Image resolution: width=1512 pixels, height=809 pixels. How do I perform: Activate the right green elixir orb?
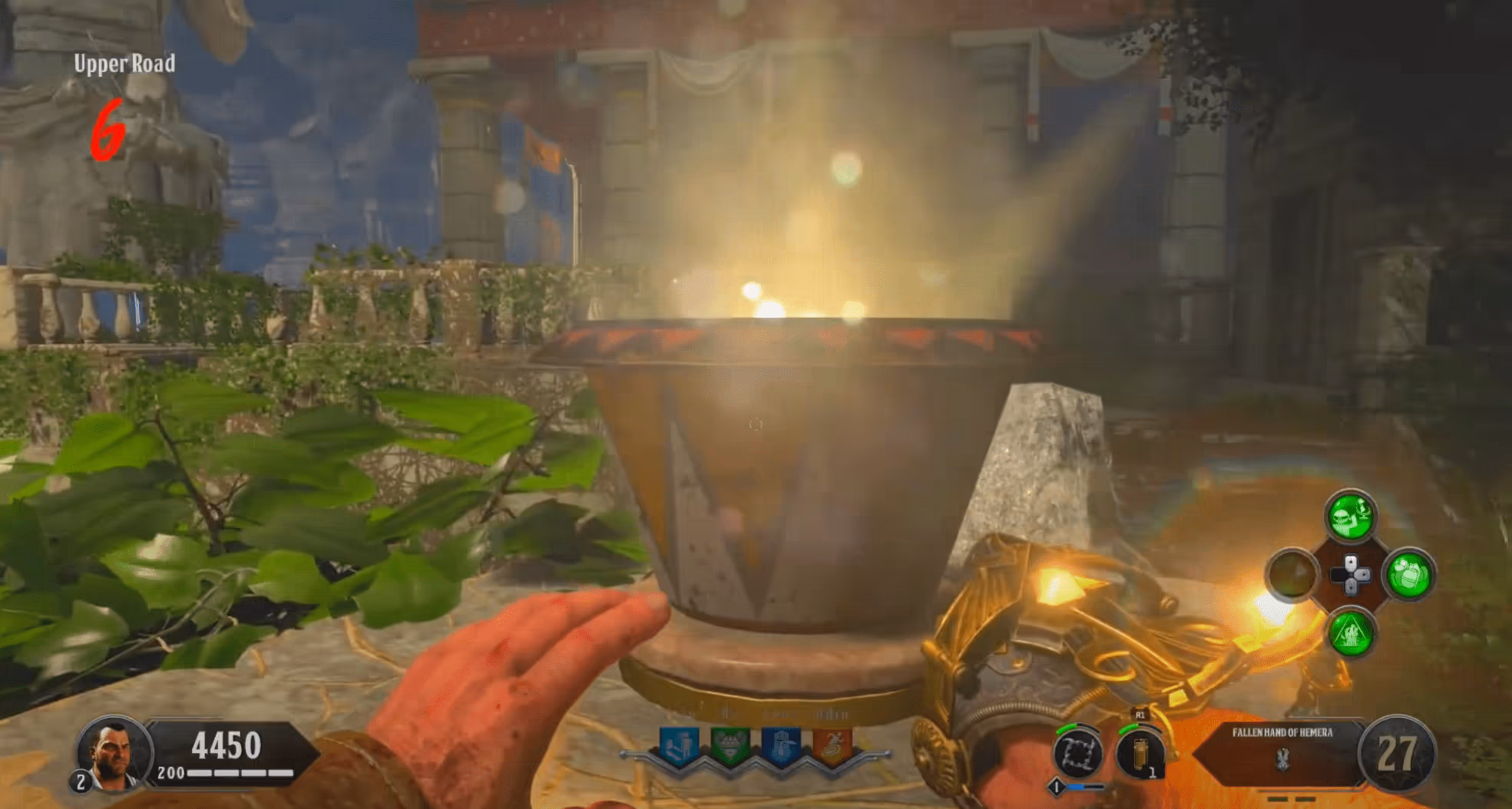1408,575
